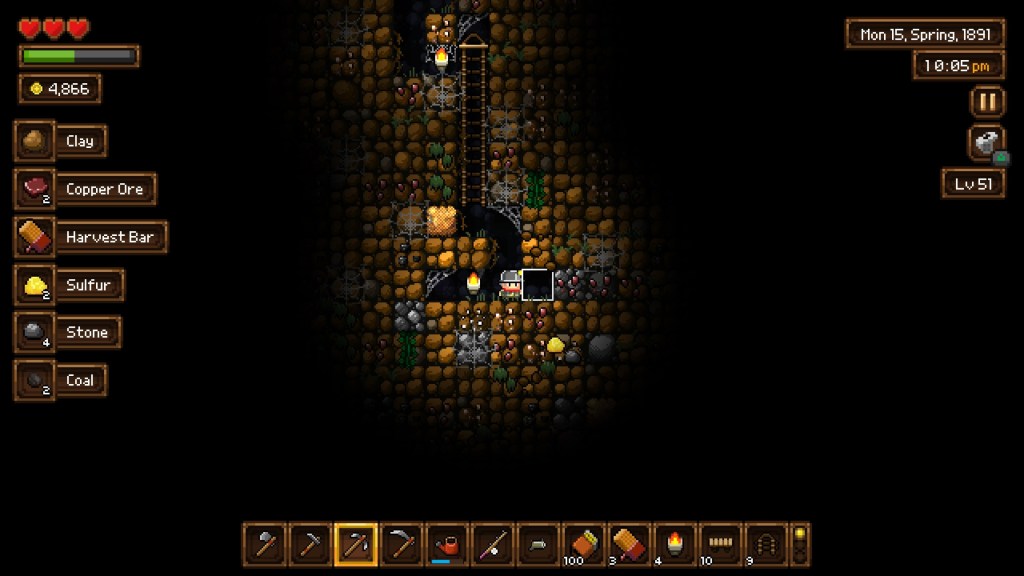Viewport: 1024px width, 576px height.
Task: Equip the scythe from the hotbar
Action: click(x=402, y=545)
